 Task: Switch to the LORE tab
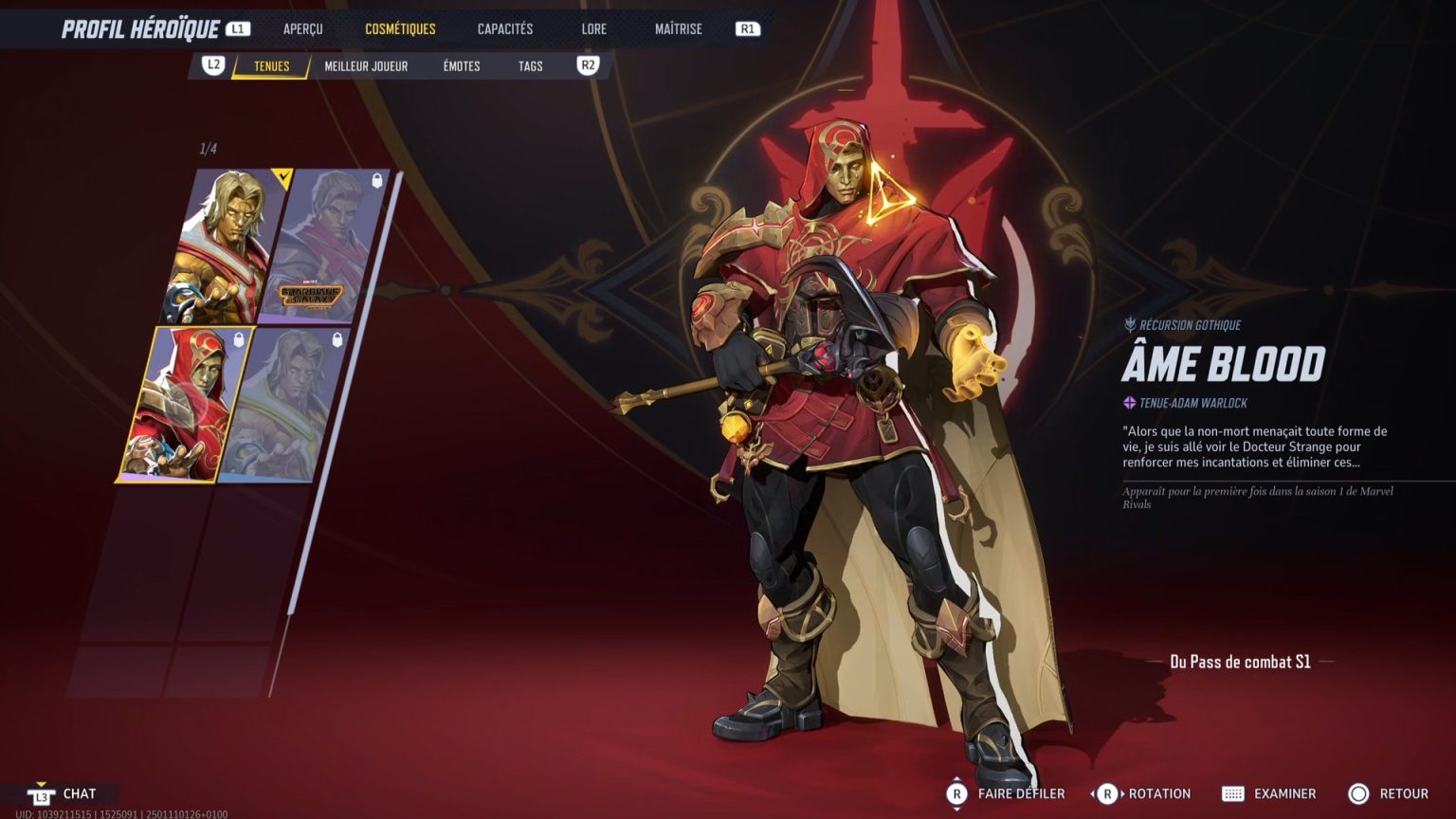pyautogui.click(x=593, y=28)
